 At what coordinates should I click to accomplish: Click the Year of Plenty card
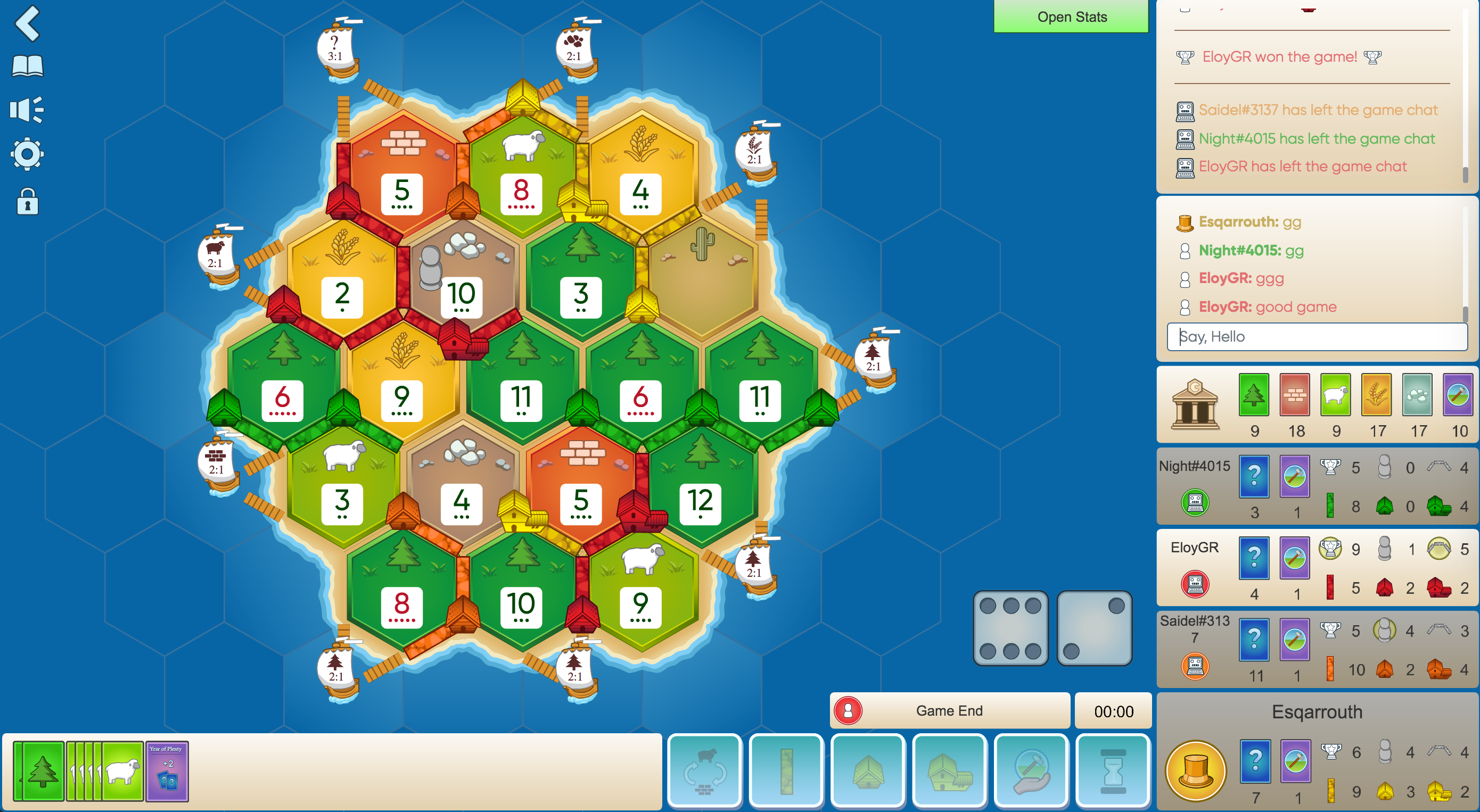click(x=167, y=772)
